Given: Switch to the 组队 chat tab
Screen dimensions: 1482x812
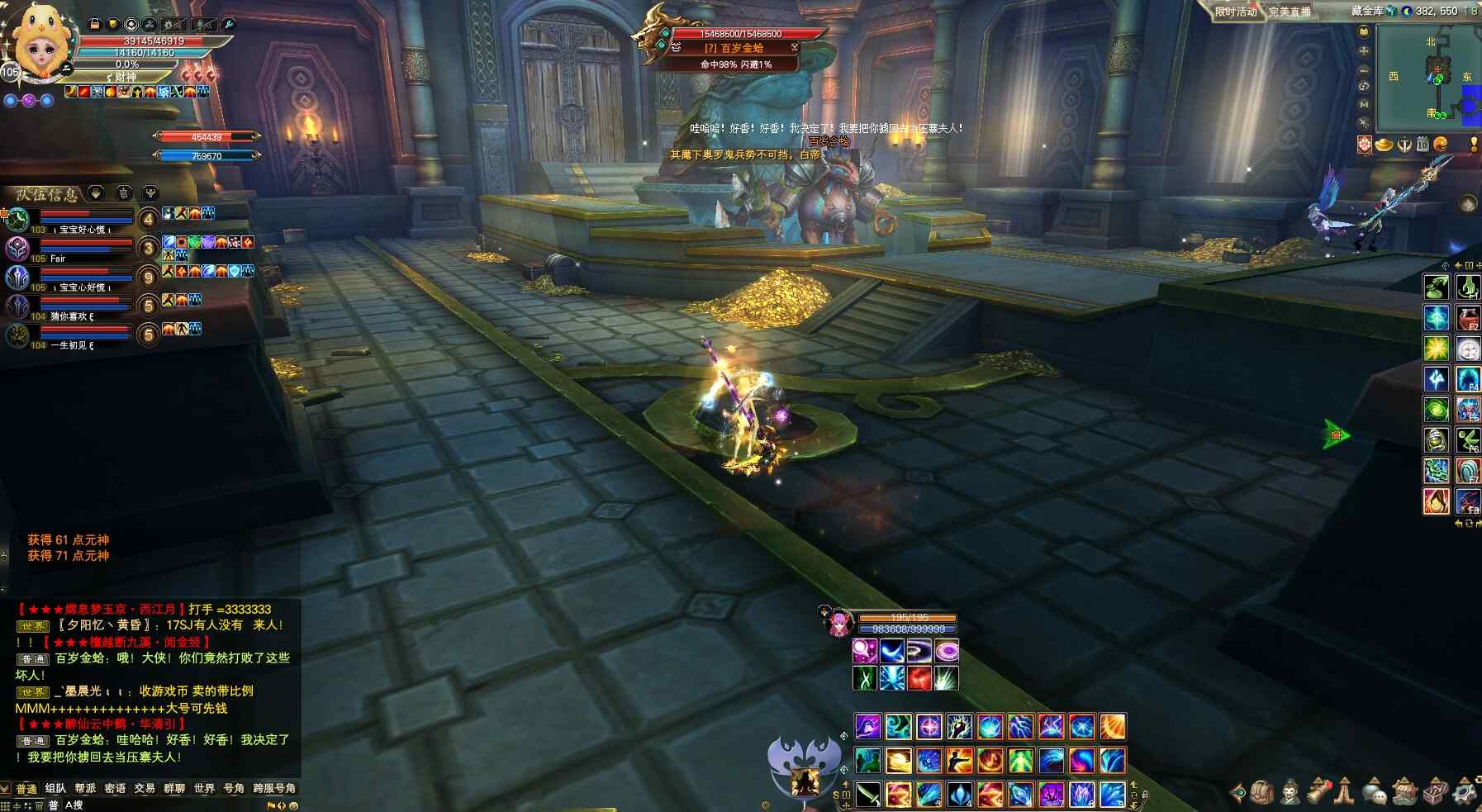Looking at the screenshot, I should pos(55,789).
